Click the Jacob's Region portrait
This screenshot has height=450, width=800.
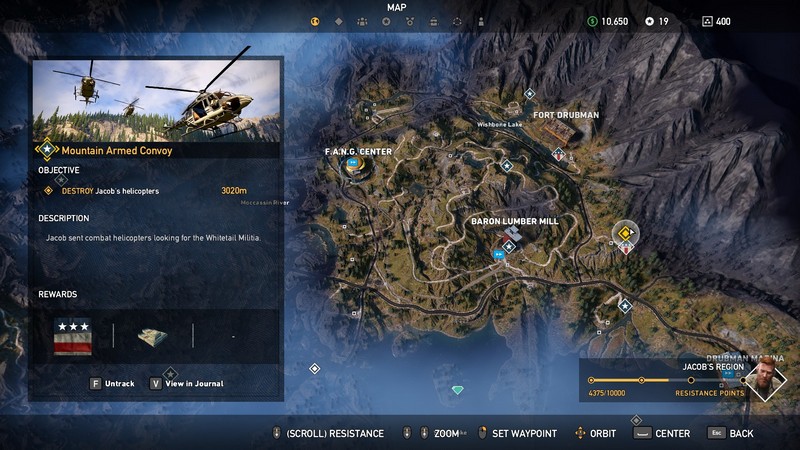(x=765, y=381)
